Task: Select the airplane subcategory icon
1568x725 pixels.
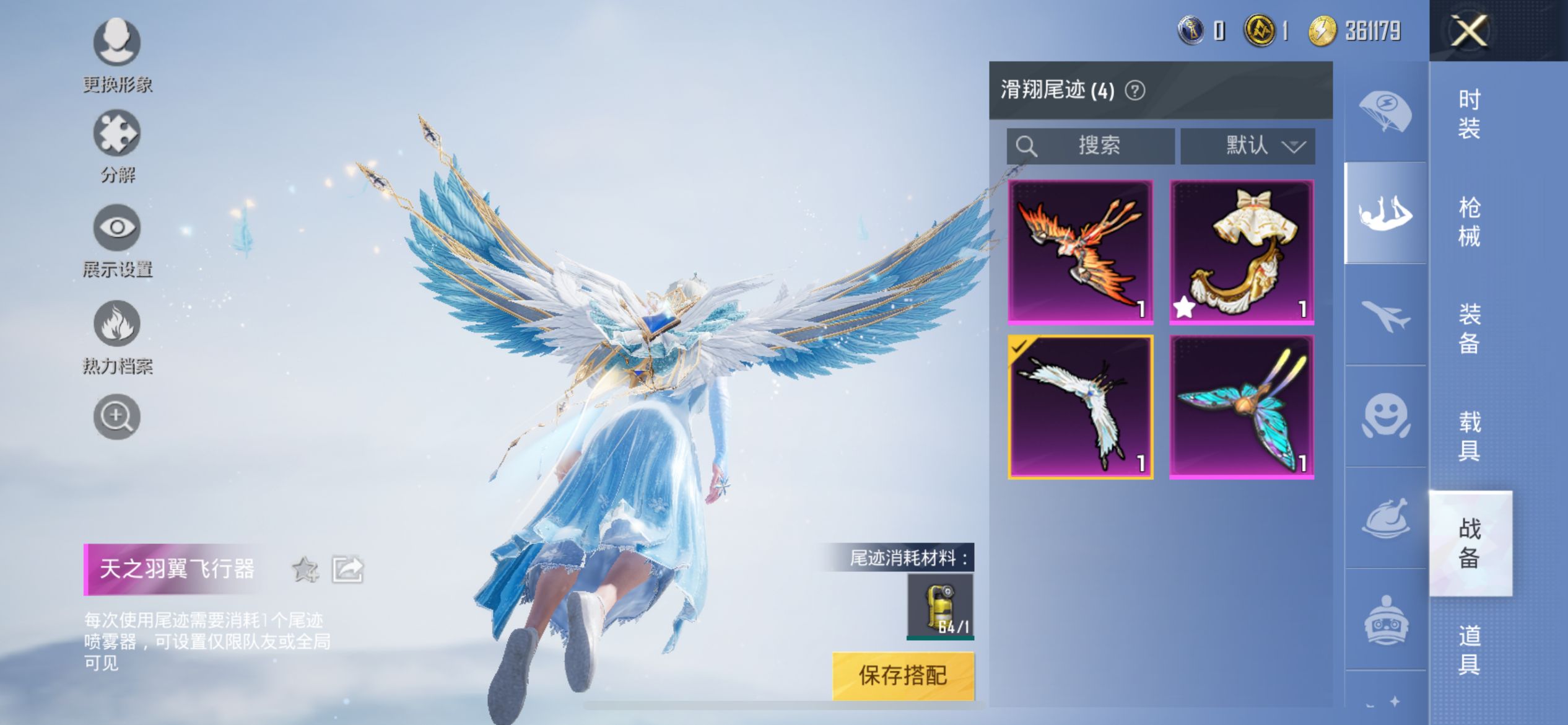Action: (x=1385, y=315)
